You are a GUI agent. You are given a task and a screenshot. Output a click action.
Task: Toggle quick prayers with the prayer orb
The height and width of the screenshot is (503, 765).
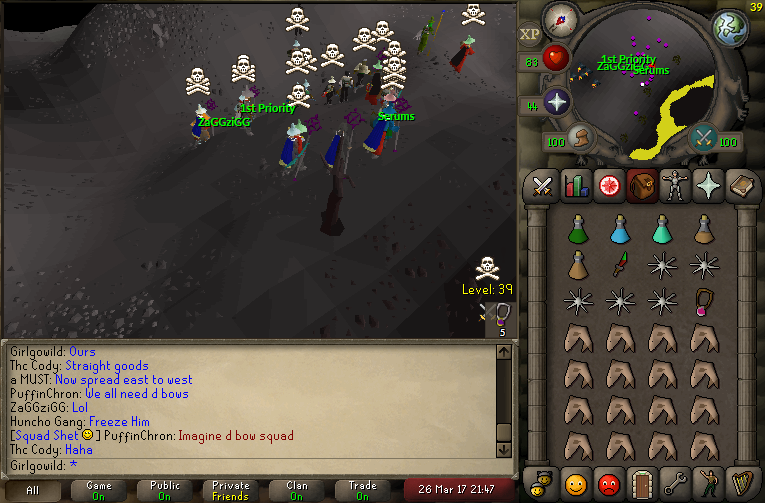(556, 101)
